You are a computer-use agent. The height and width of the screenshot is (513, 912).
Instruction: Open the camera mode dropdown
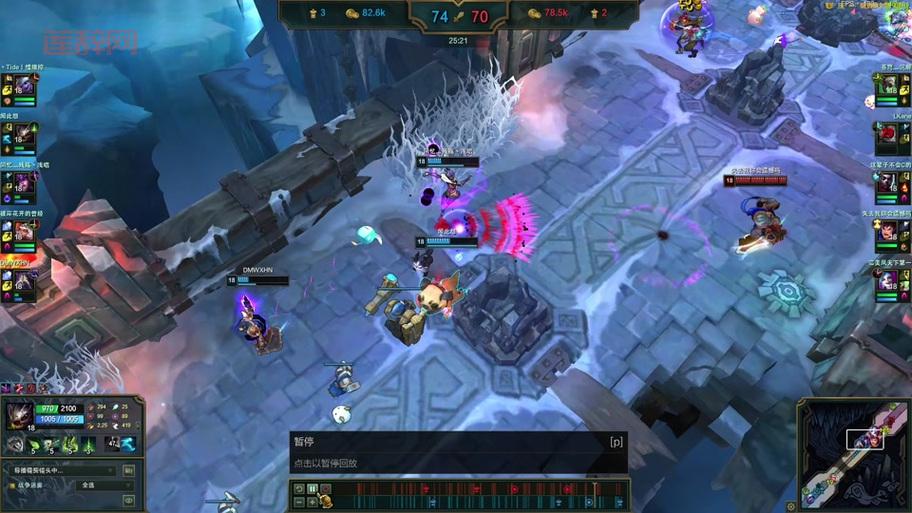pyautogui.click(x=62, y=470)
